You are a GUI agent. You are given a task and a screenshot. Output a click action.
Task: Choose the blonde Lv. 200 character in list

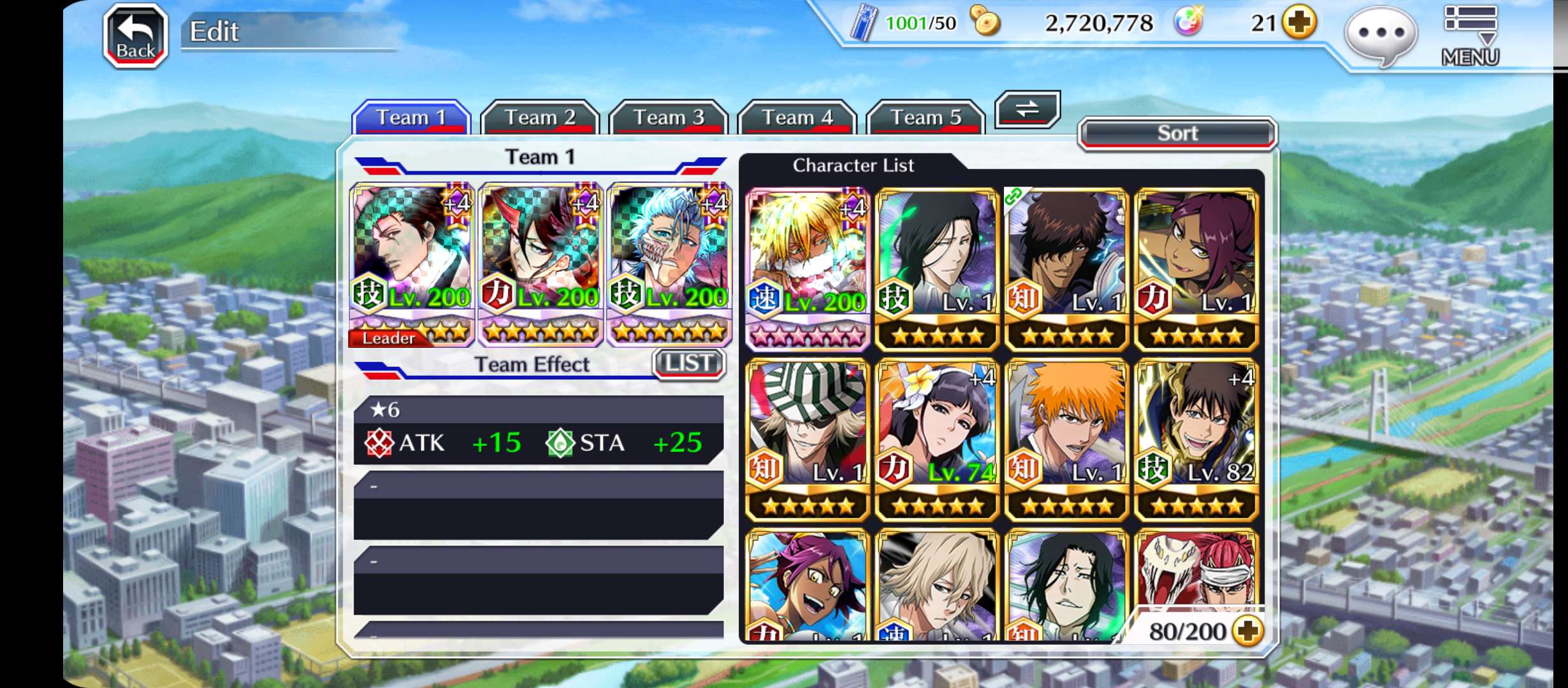(808, 268)
